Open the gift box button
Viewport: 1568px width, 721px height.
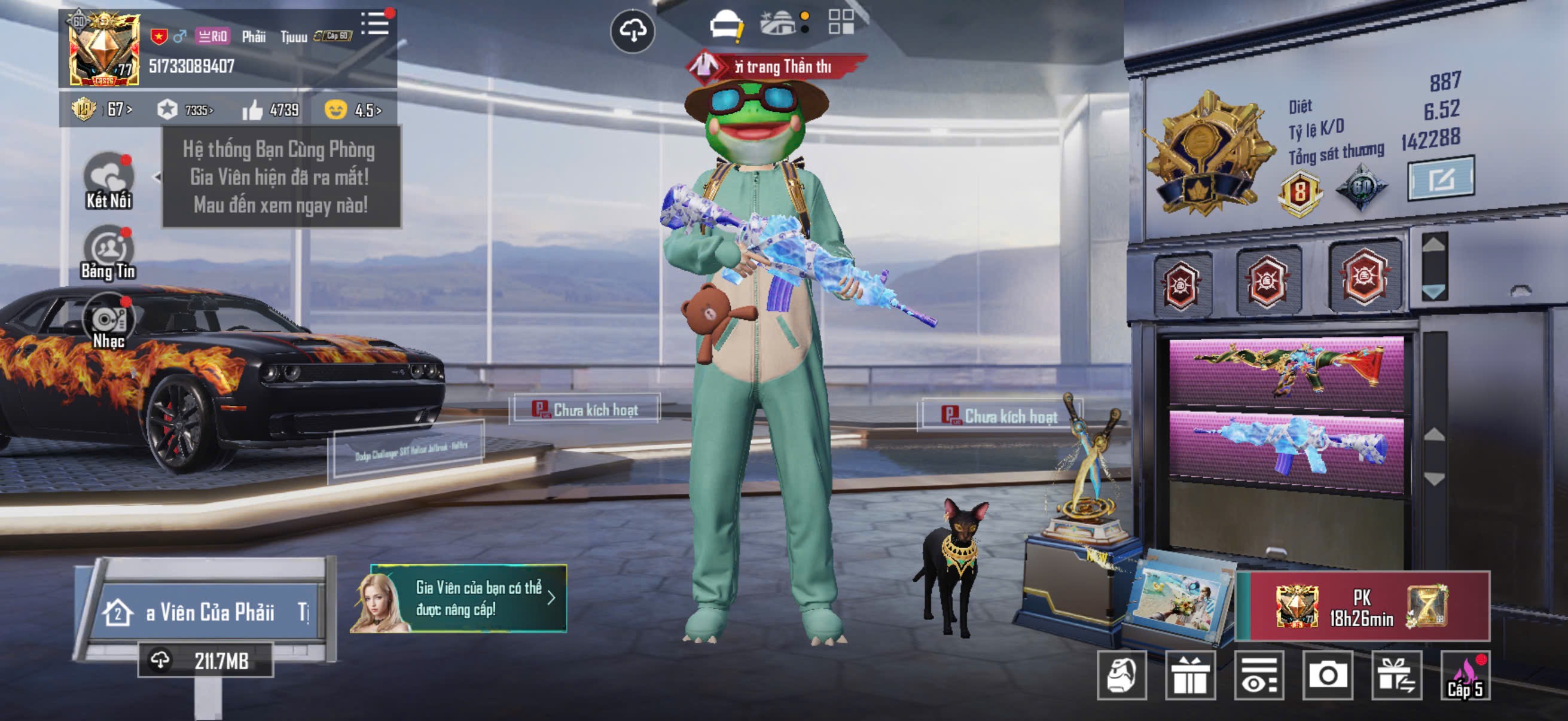click(x=1190, y=676)
